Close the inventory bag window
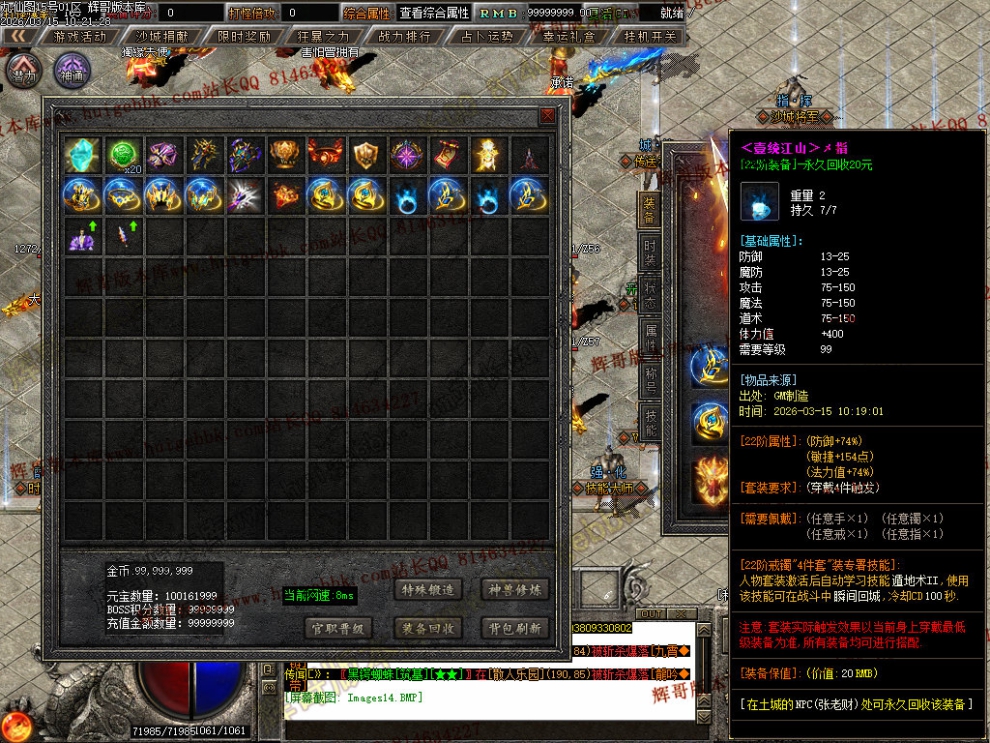This screenshot has height=743, width=990. [x=547, y=116]
